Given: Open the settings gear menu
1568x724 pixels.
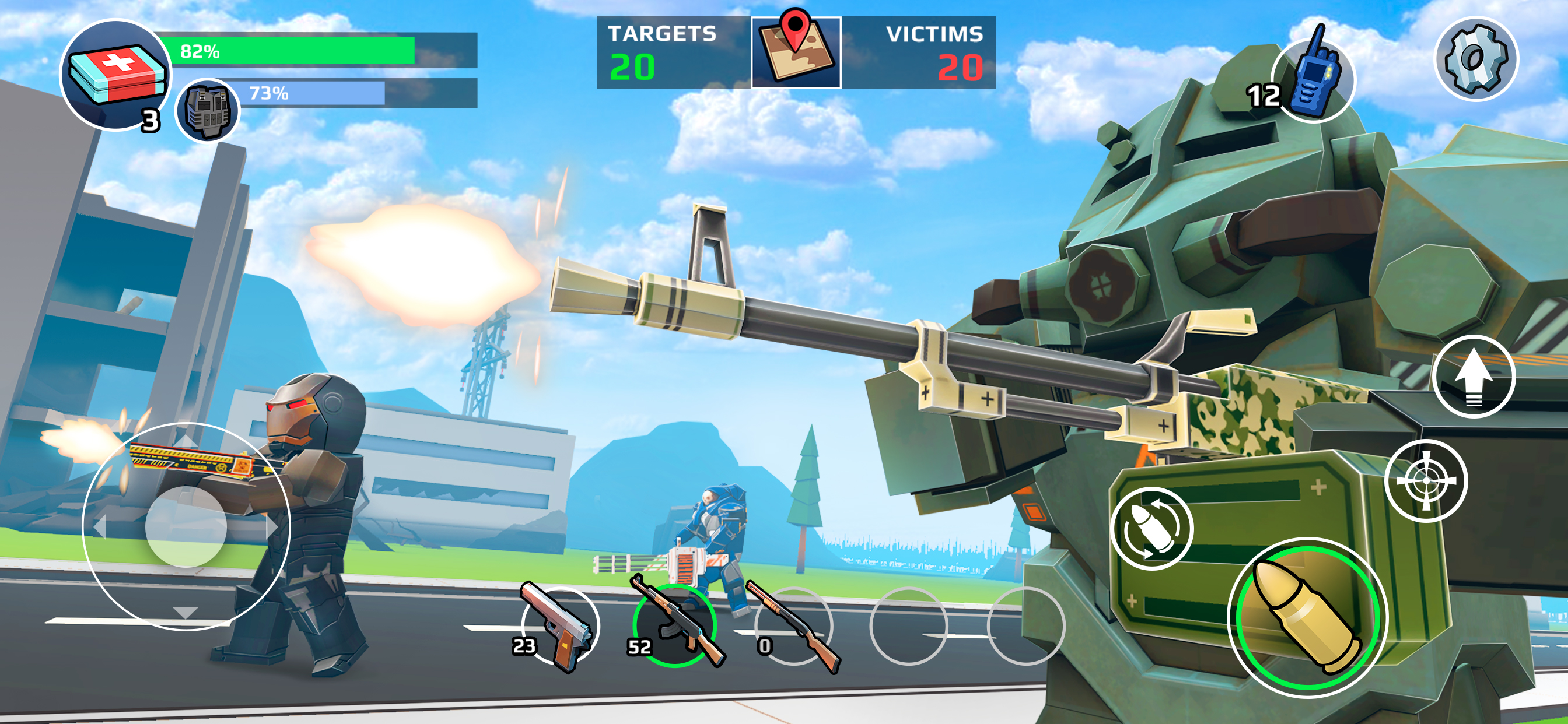Looking at the screenshot, I should coord(1475,59).
